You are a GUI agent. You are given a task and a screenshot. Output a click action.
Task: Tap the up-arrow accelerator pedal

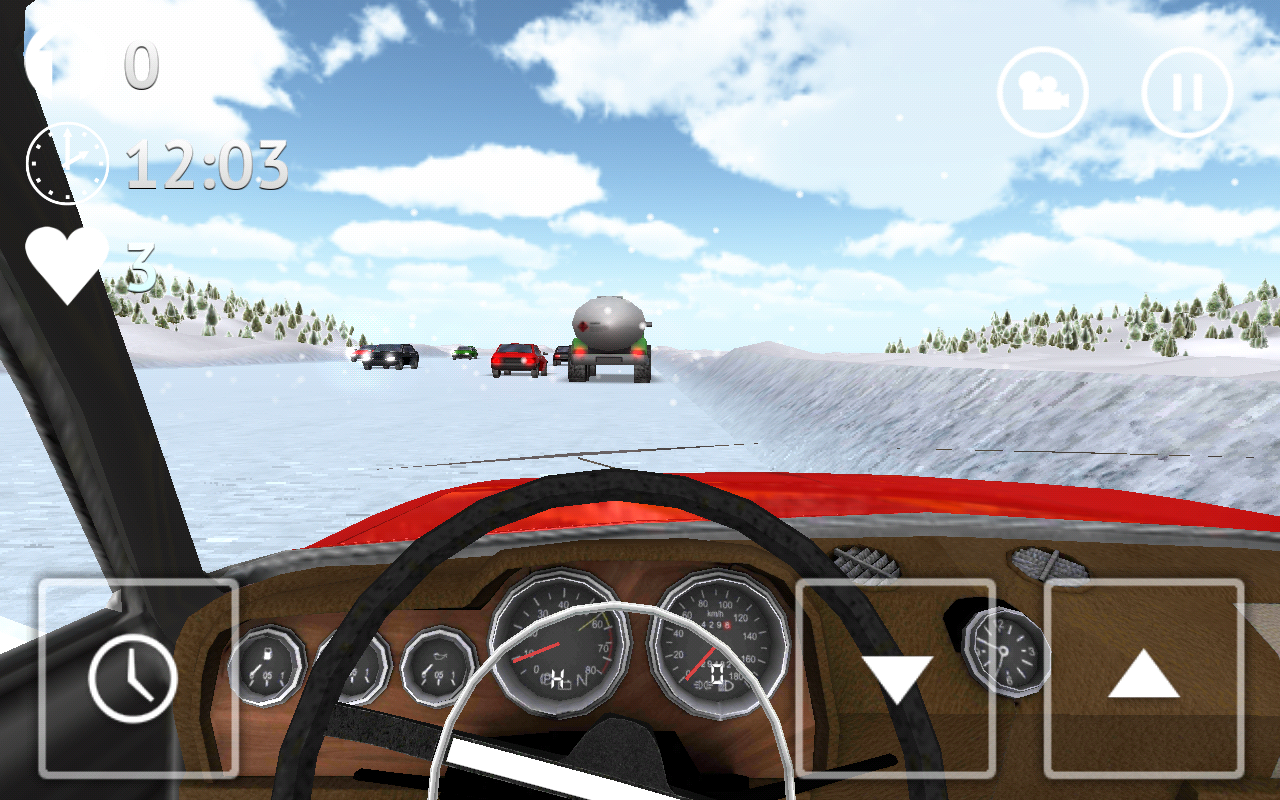[x=1144, y=678]
